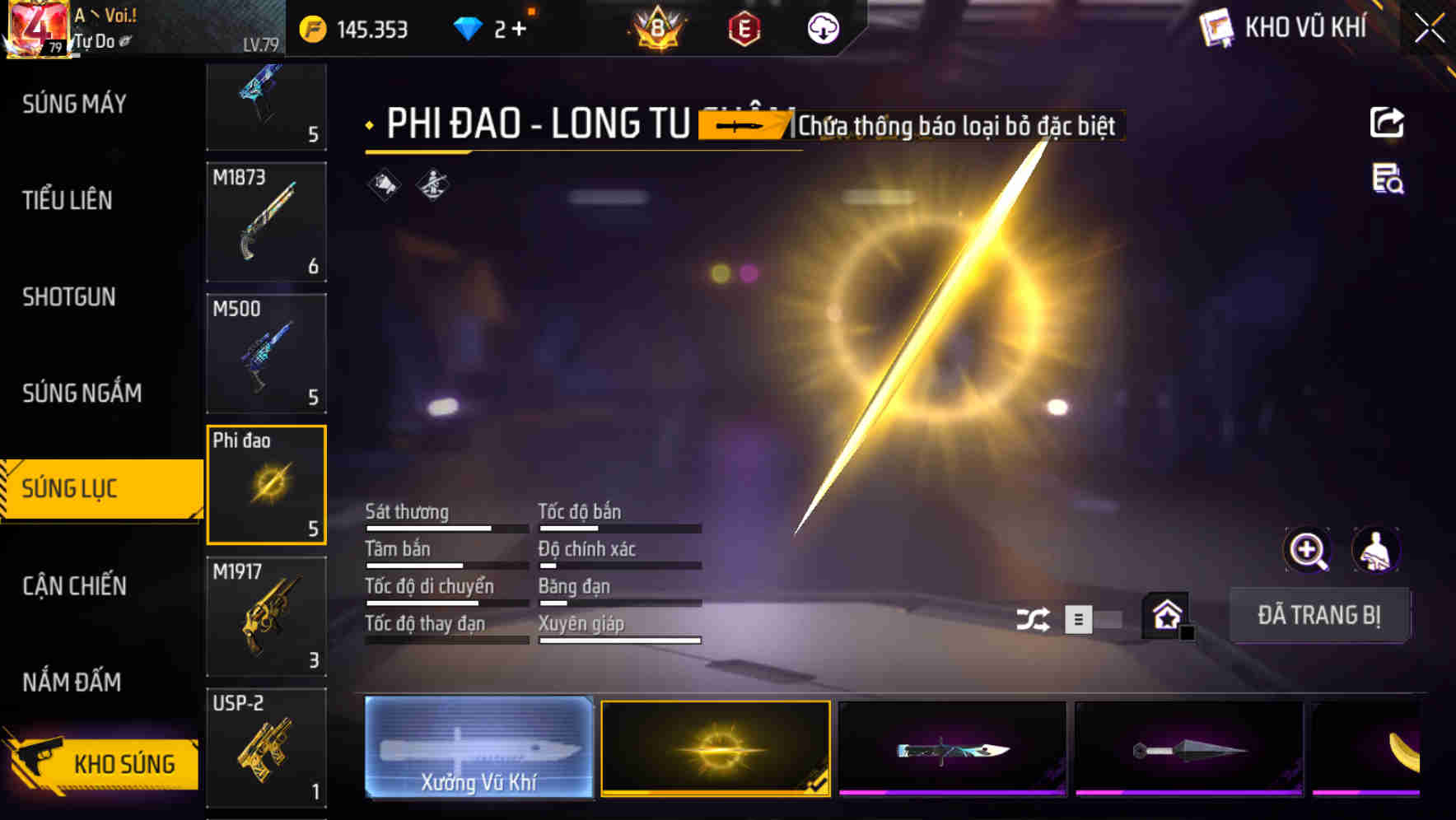The width and height of the screenshot is (1456, 820).
Task: Expand the NẮM ĐẤM category
Action: pos(71,682)
